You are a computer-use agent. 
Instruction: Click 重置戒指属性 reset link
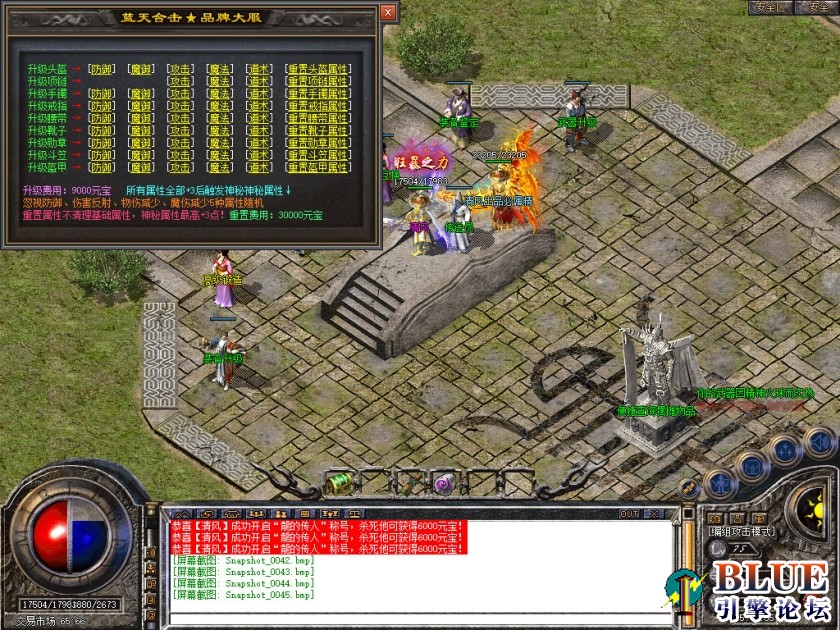pos(317,105)
